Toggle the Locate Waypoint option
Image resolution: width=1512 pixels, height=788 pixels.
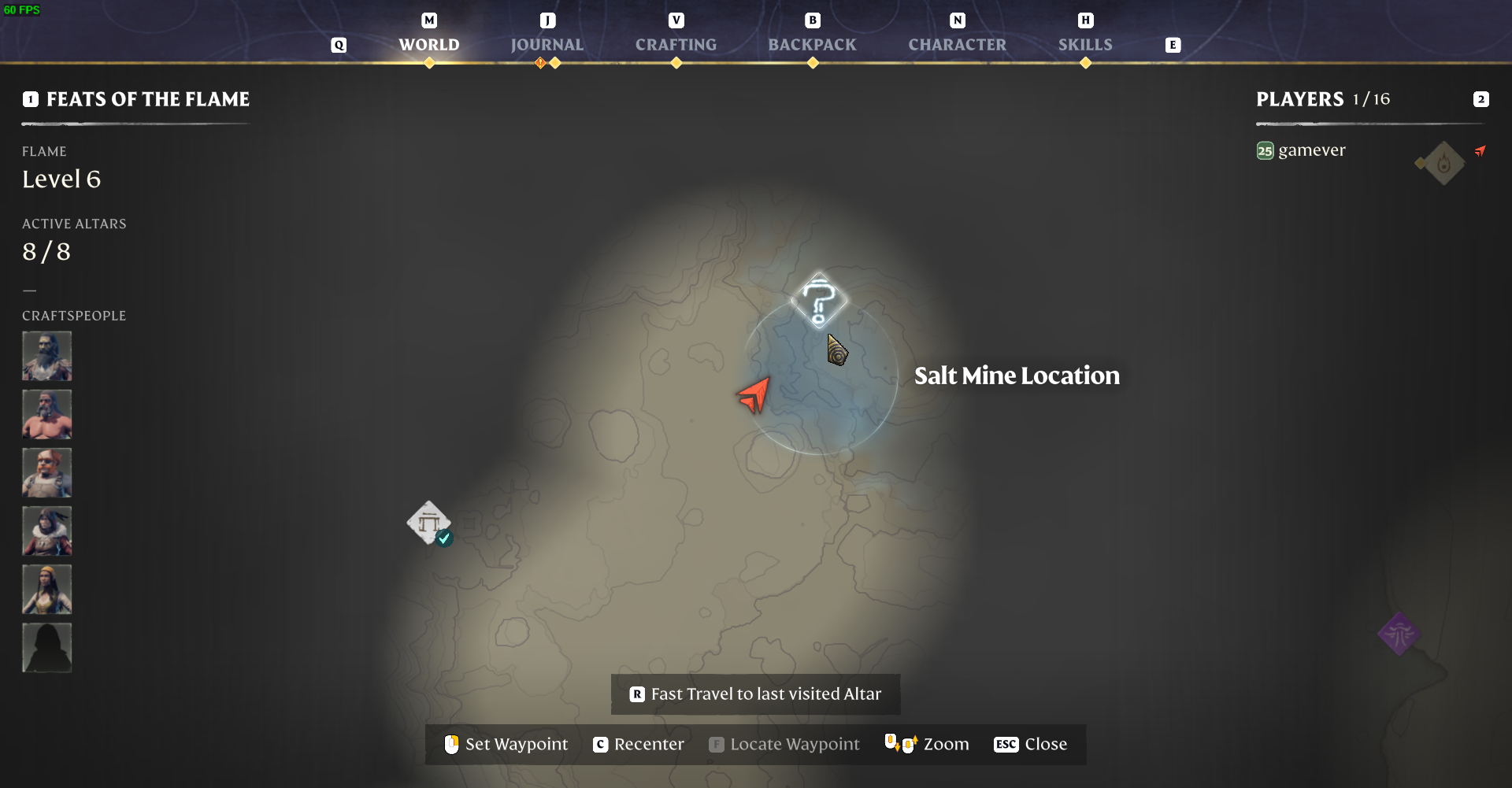[x=783, y=744]
